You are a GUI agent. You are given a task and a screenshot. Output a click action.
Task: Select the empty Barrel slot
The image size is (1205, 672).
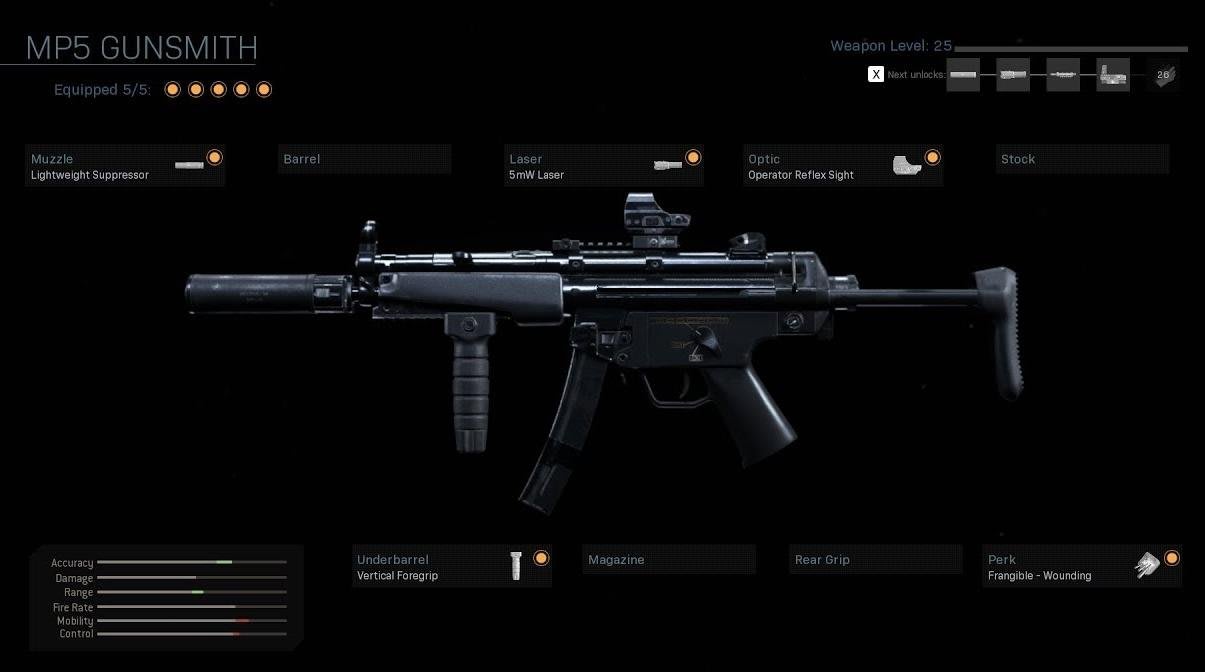364,160
